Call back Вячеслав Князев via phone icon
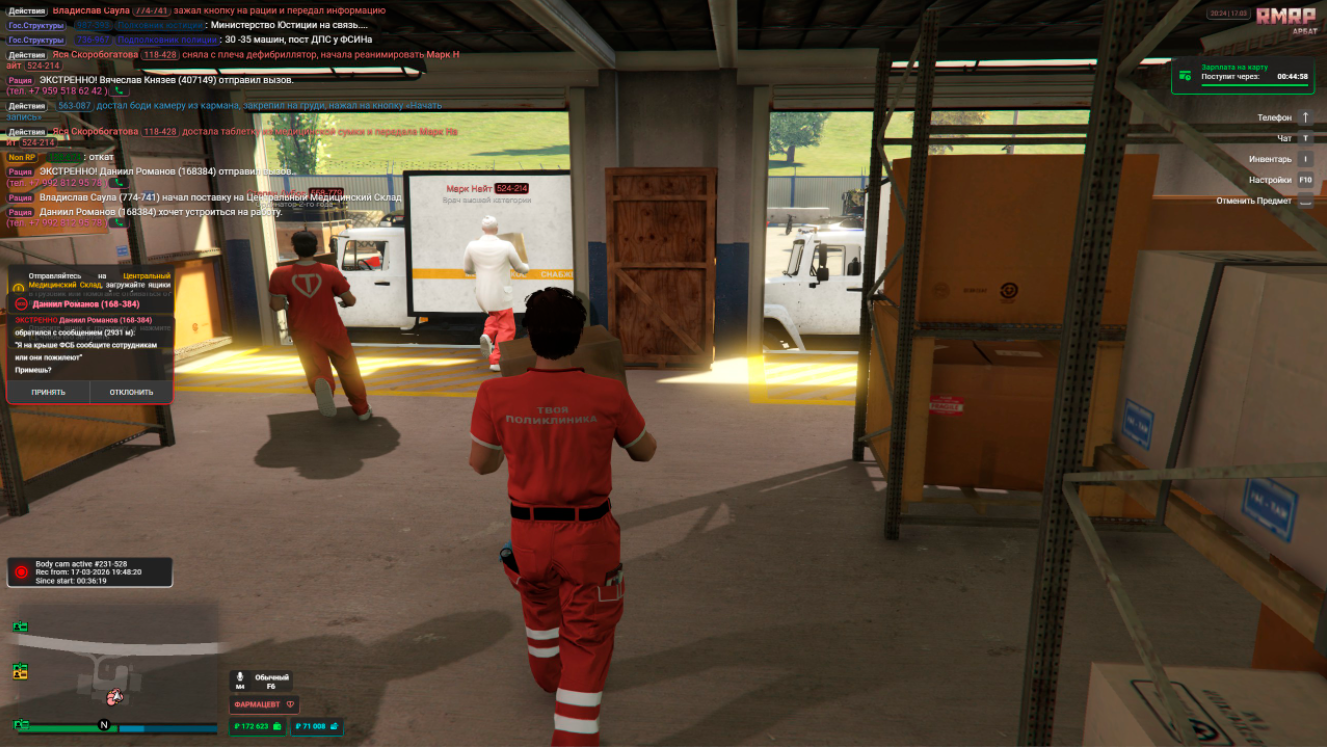 tap(119, 91)
